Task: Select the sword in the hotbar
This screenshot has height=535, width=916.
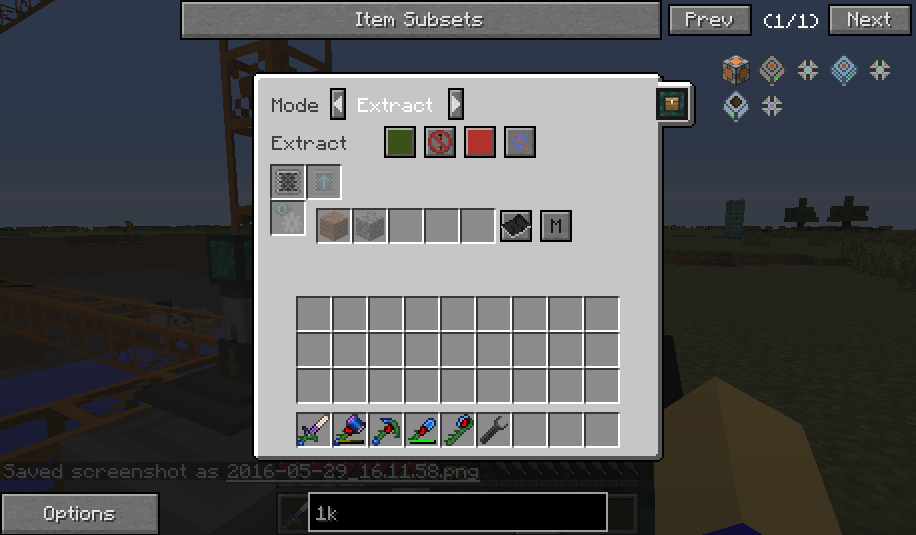Action: tap(314, 430)
